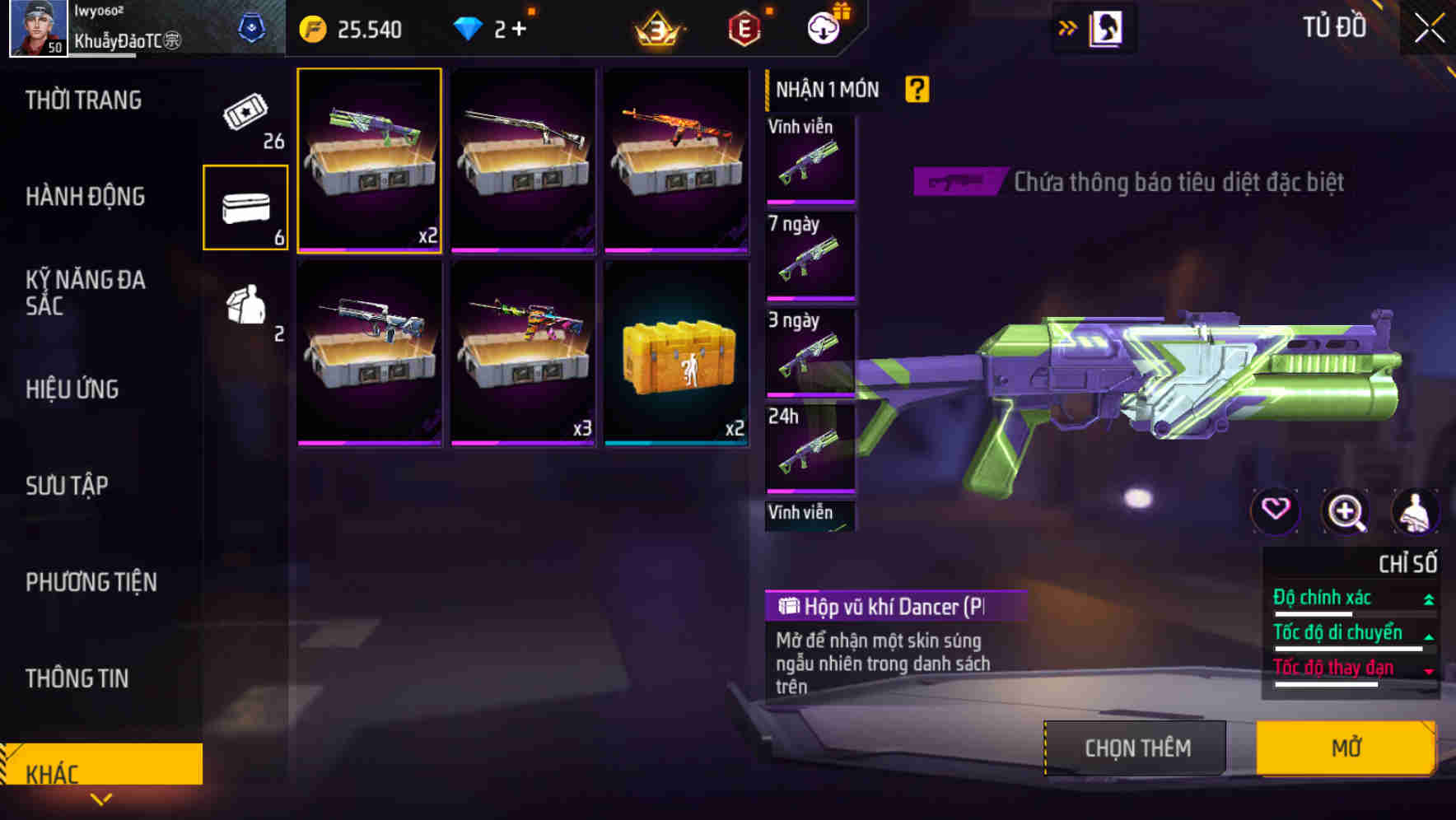Switch to the PHƯƠNG TIỆN tab
The image size is (1456, 820).
91,582
